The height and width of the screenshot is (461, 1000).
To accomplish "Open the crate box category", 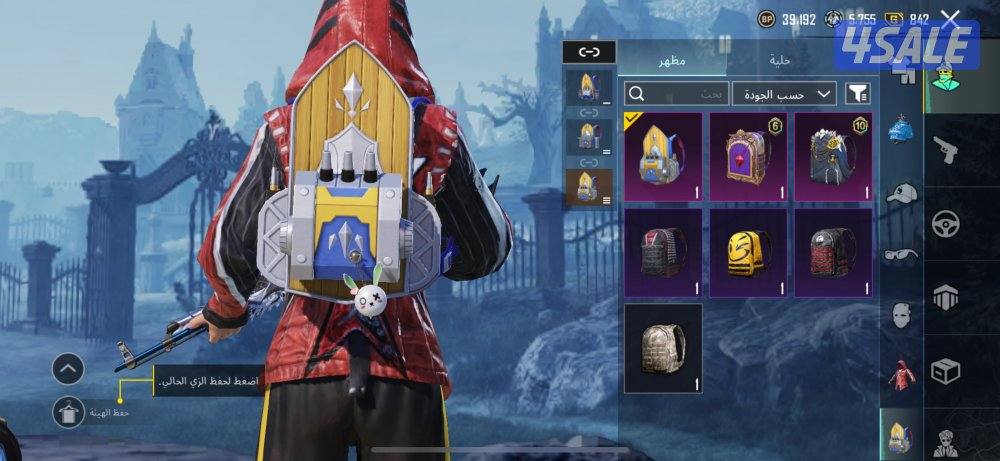I will (945, 372).
